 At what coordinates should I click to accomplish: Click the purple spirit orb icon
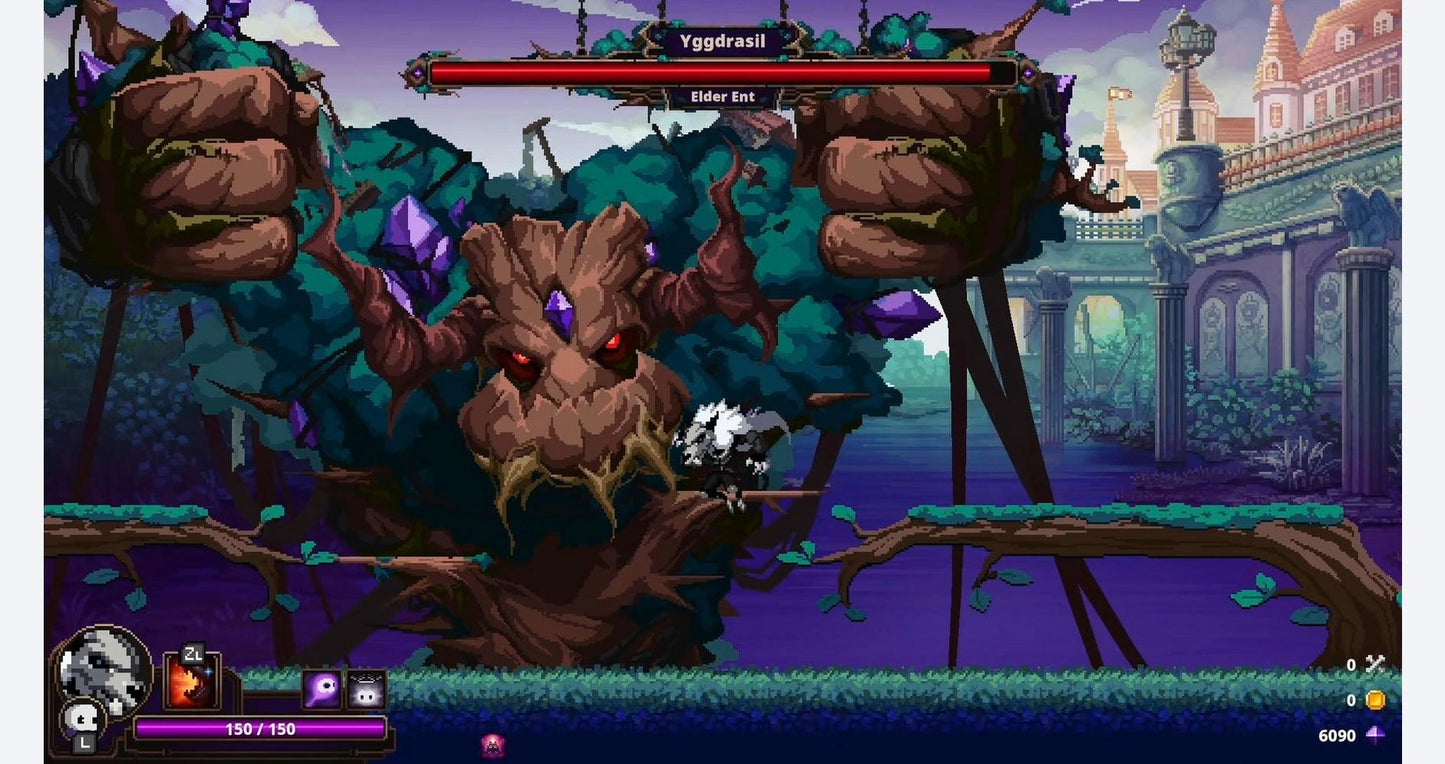click(322, 690)
